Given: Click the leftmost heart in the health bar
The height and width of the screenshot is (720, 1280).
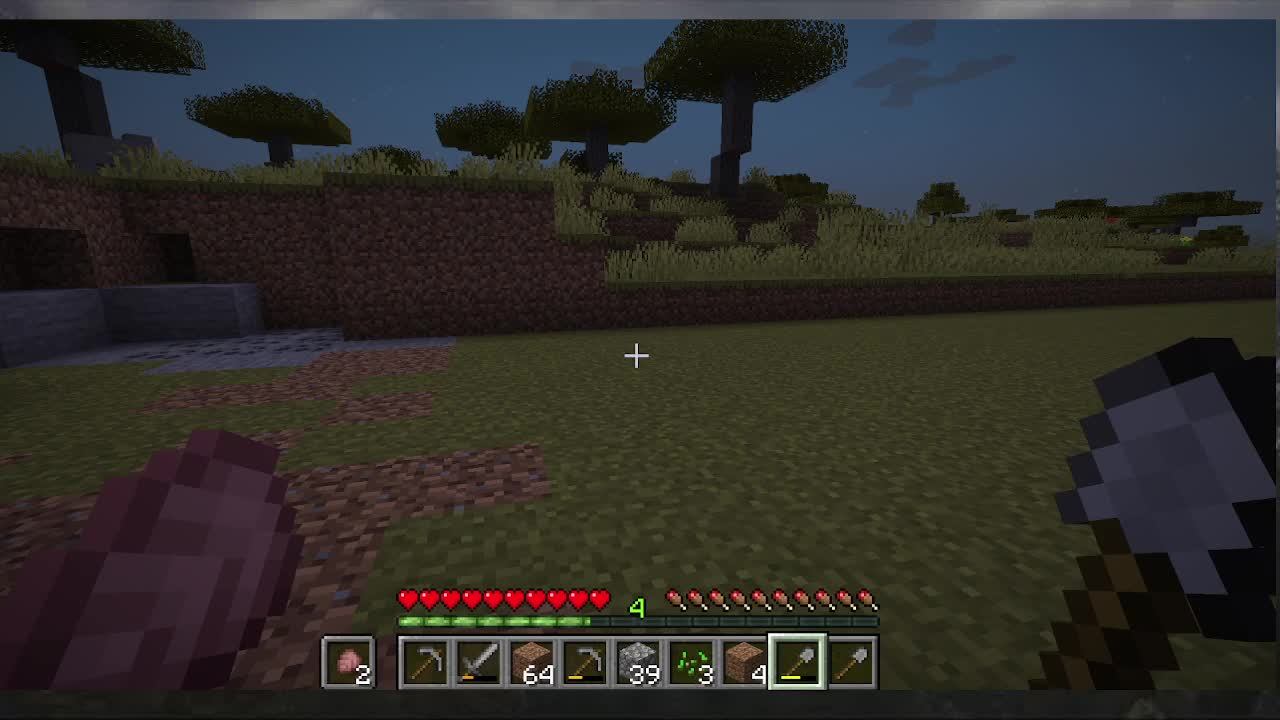Looking at the screenshot, I should coord(406,598).
